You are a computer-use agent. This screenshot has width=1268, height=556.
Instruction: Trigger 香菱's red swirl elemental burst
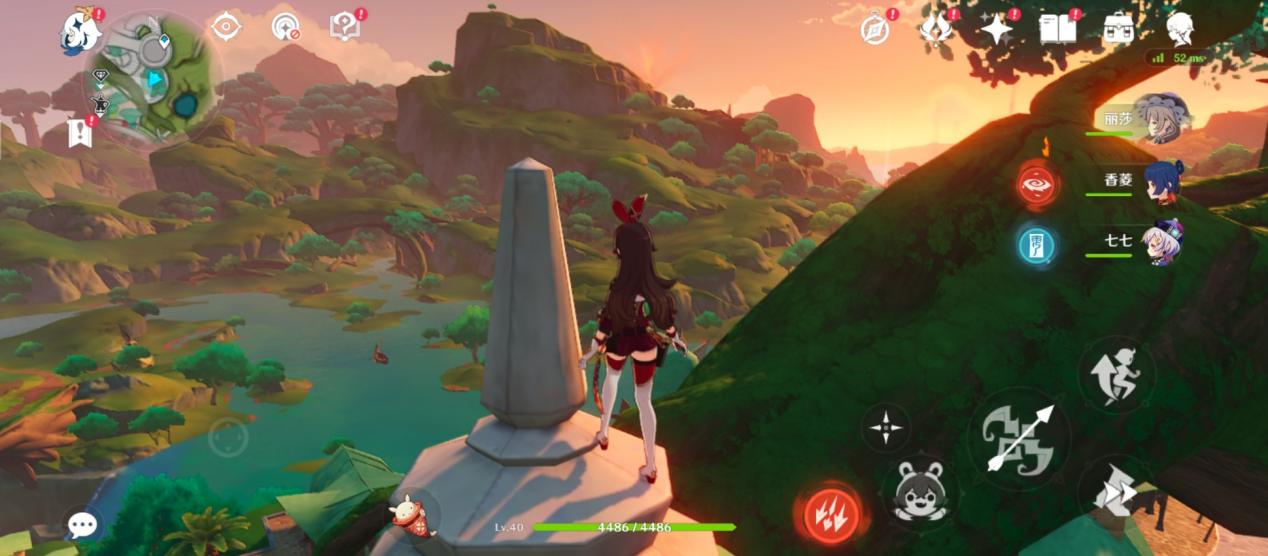(1036, 184)
